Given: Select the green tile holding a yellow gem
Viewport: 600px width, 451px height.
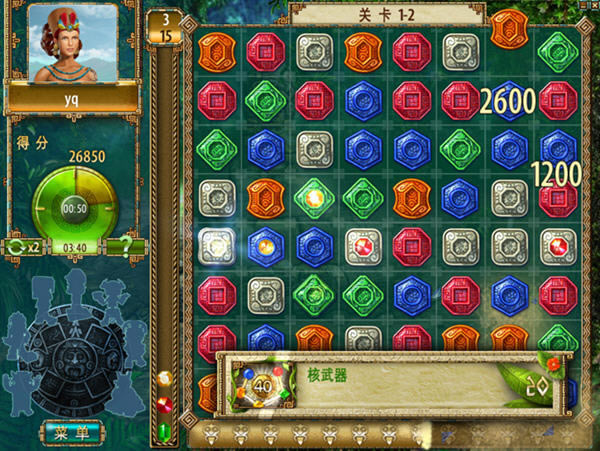Looking at the screenshot, I should (314, 197).
